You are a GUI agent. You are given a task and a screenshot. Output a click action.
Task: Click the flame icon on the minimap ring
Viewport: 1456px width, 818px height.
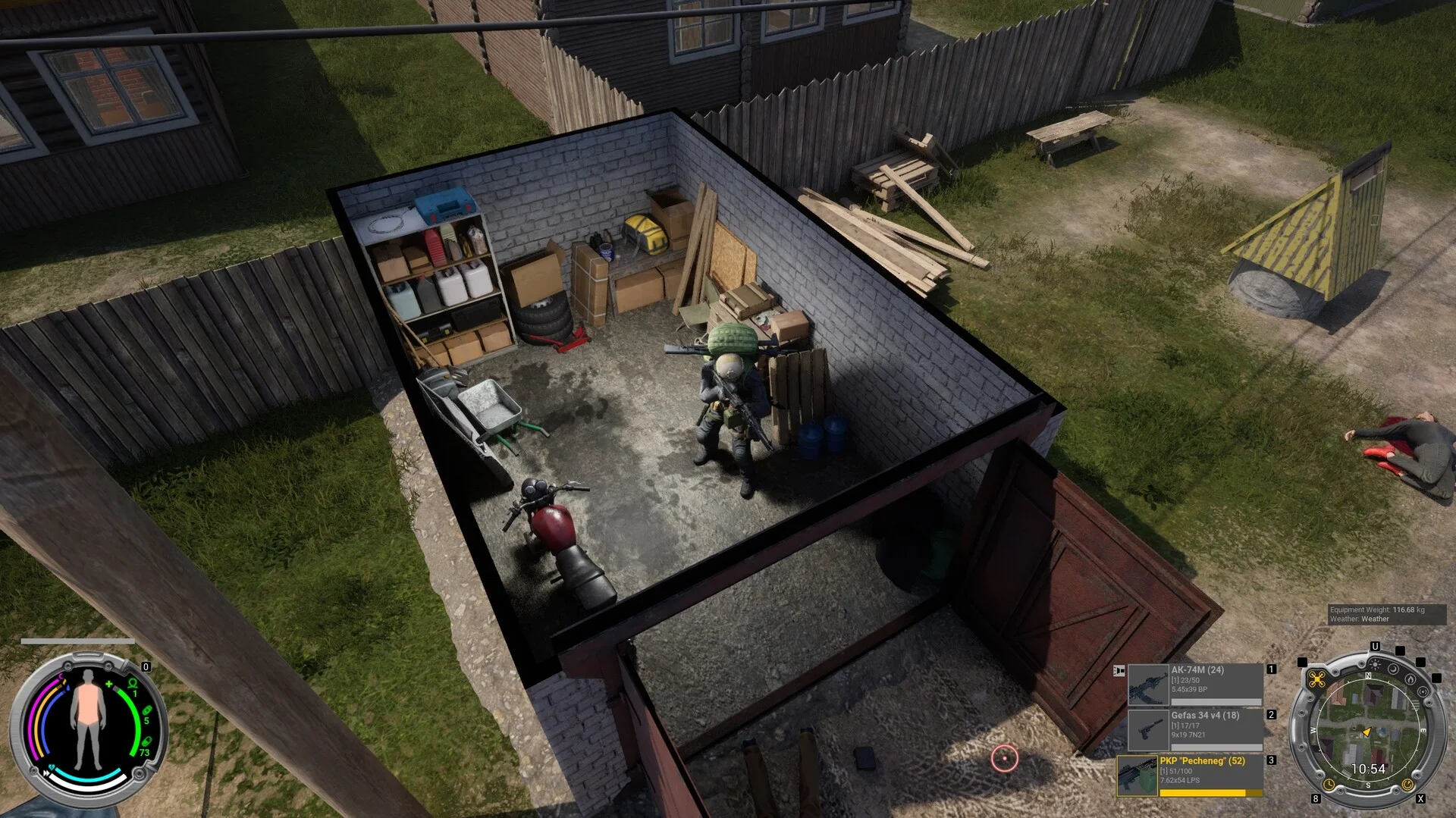click(x=1410, y=680)
